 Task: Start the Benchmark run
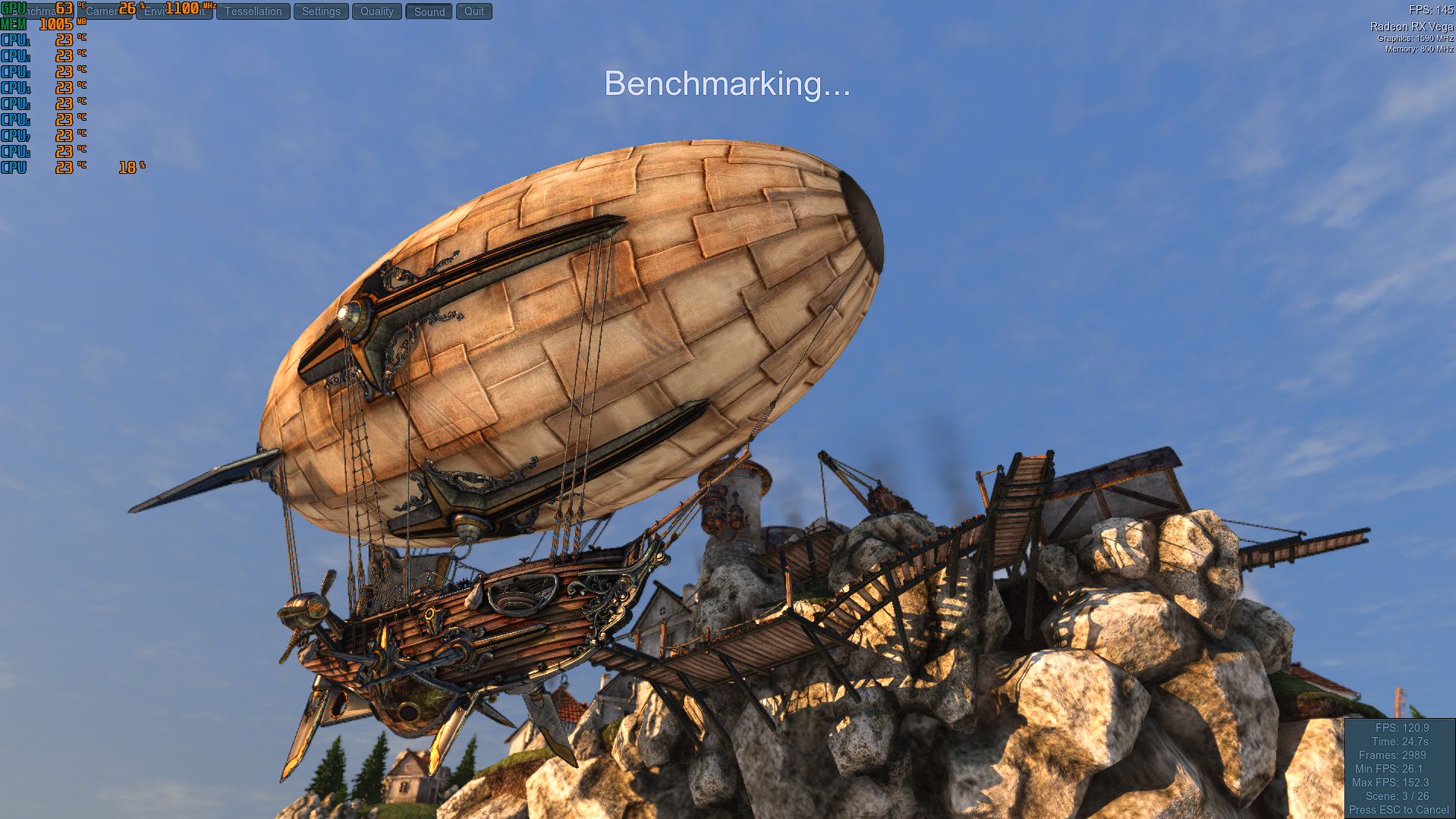pos(38,11)
